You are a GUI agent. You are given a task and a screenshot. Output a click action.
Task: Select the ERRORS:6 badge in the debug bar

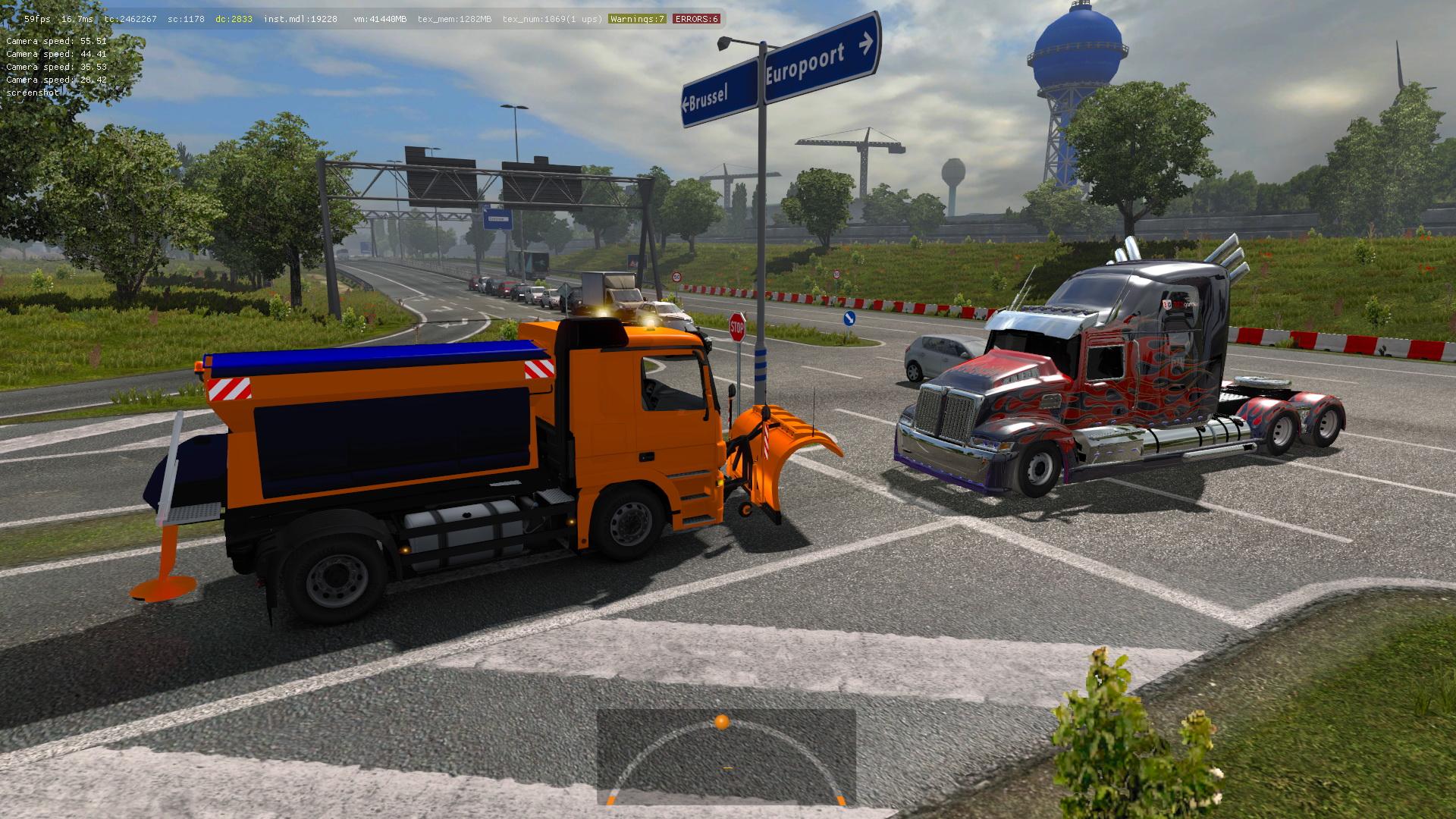pos(695,19)
